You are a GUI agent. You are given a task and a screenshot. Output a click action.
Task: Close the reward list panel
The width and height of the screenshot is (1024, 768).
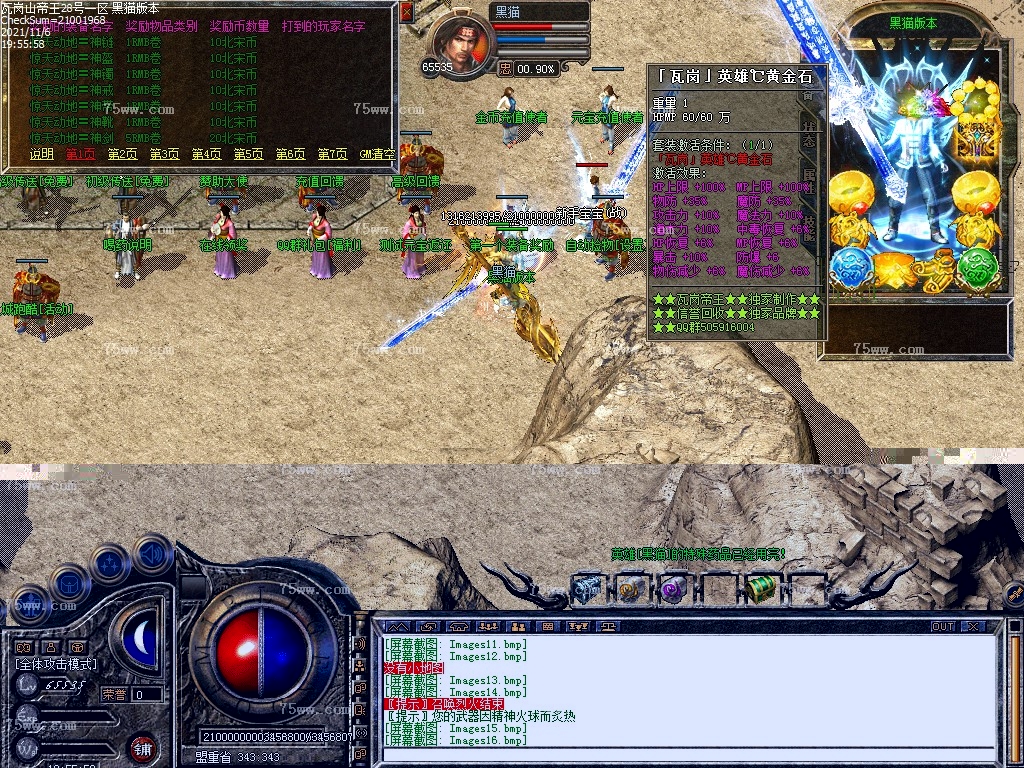(406, 12)
